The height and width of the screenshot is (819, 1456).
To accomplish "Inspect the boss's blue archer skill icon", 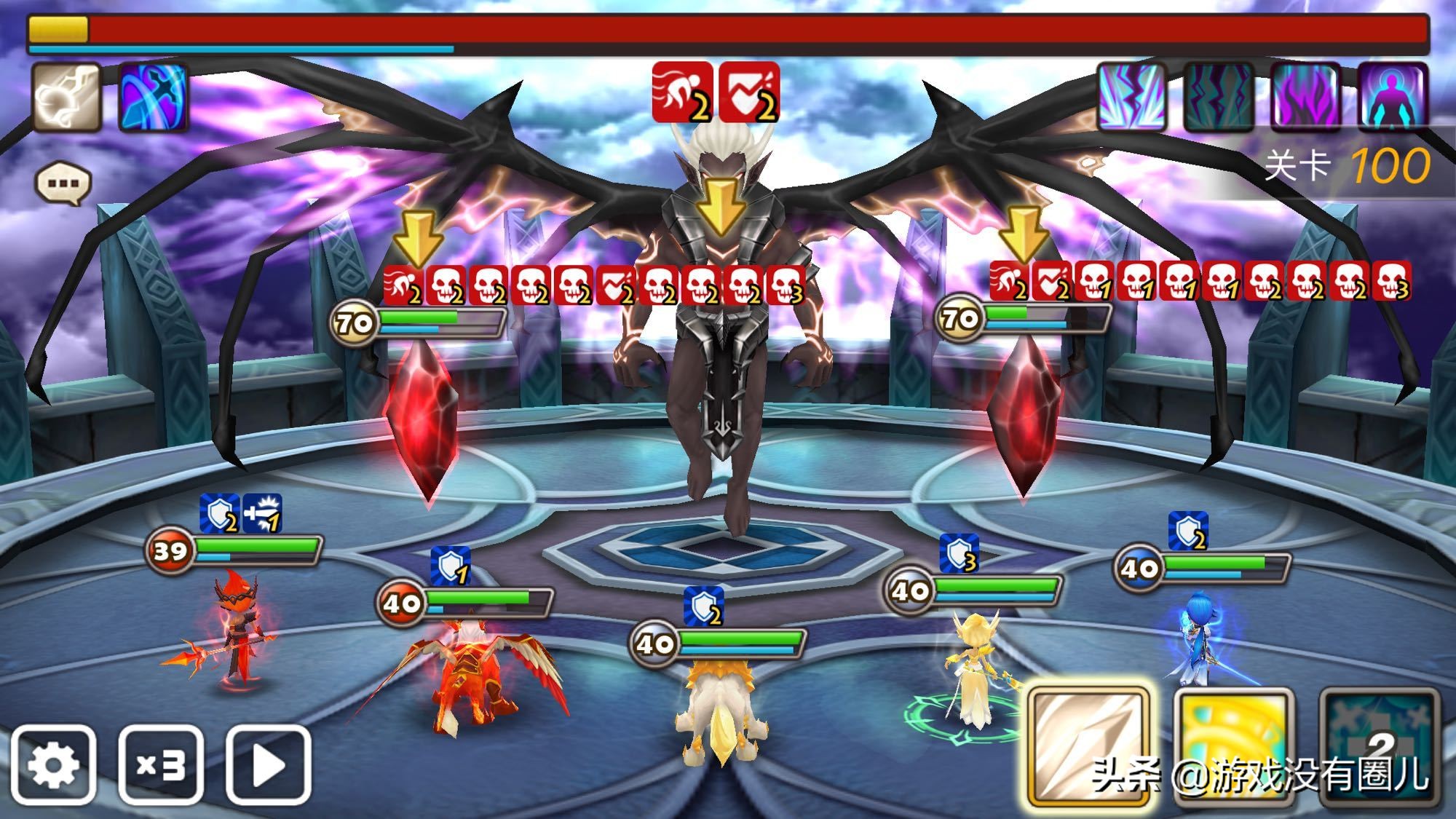I will (x=153, y=98).
